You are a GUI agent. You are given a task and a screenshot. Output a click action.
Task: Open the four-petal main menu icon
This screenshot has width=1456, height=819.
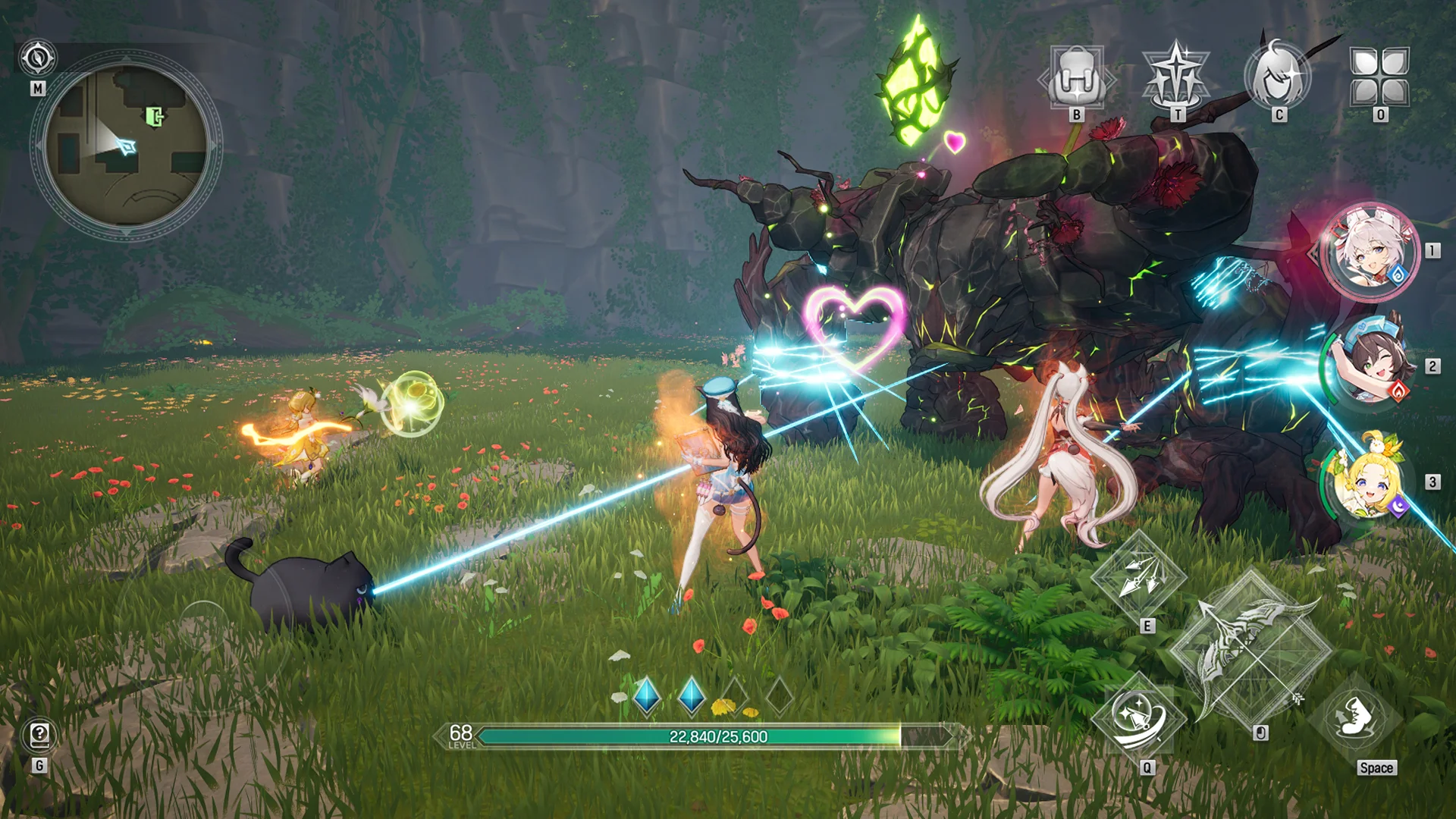1379,77
